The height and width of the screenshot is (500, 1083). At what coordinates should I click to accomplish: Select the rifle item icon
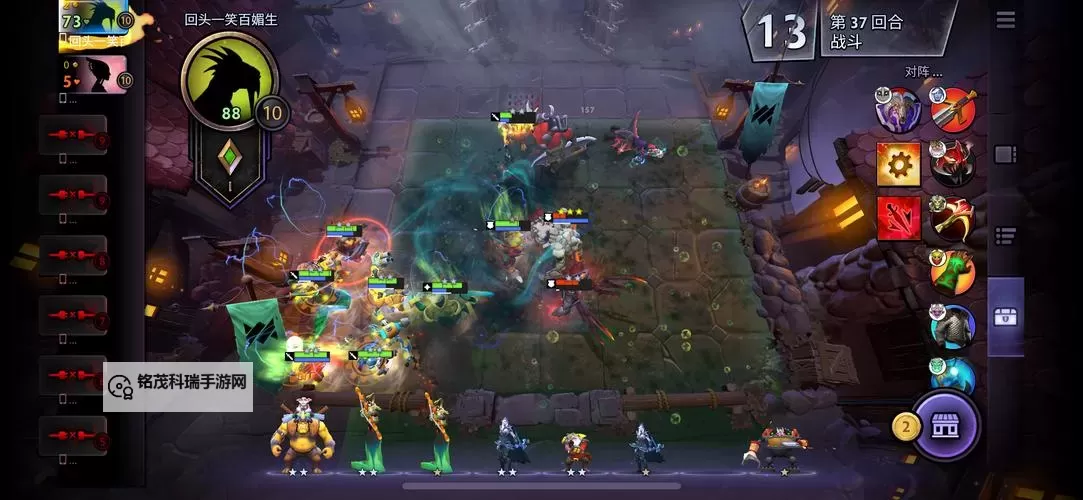[x=952, y=109]
